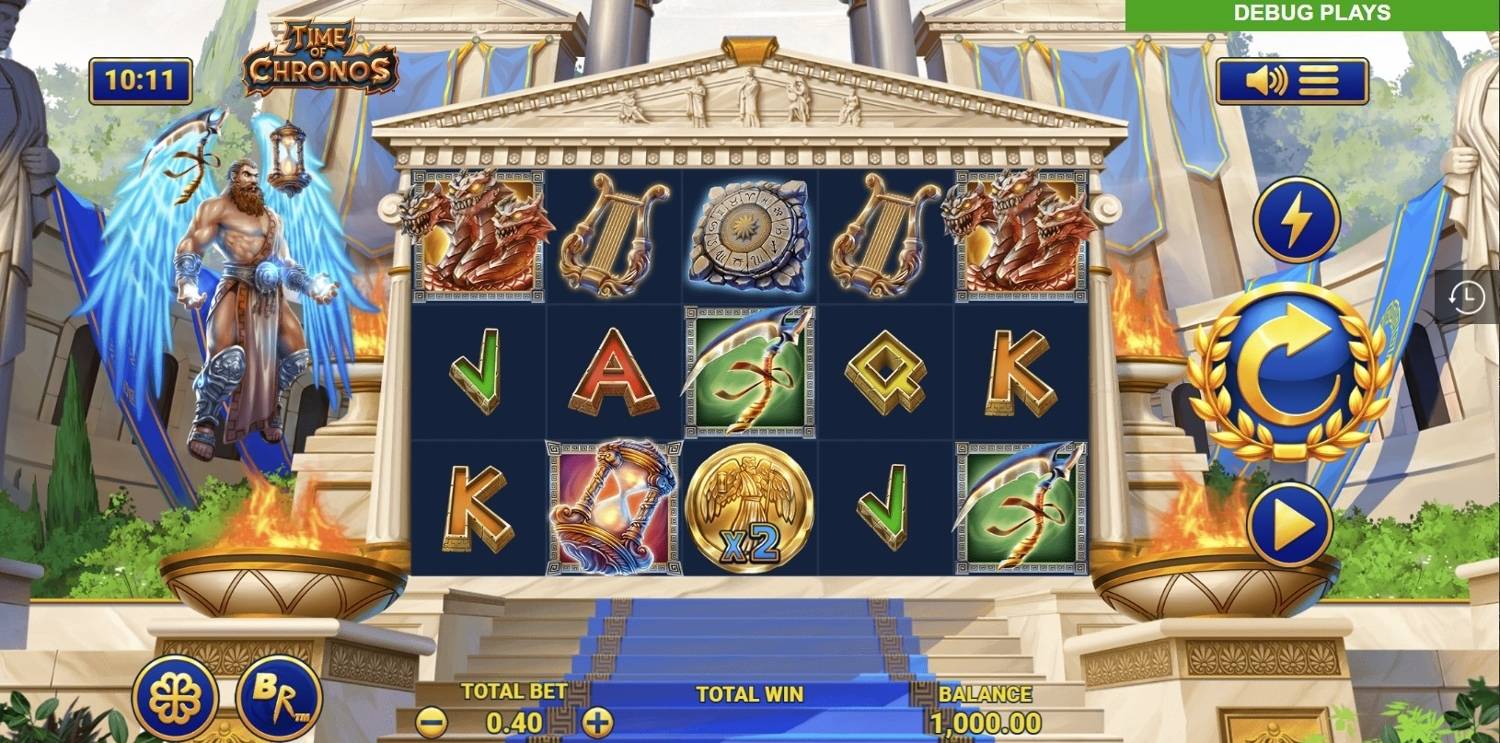Select the Total Win display bar
Image resolution: width=1500 pixels, height=743 pixels.
(x=748, y=692)
